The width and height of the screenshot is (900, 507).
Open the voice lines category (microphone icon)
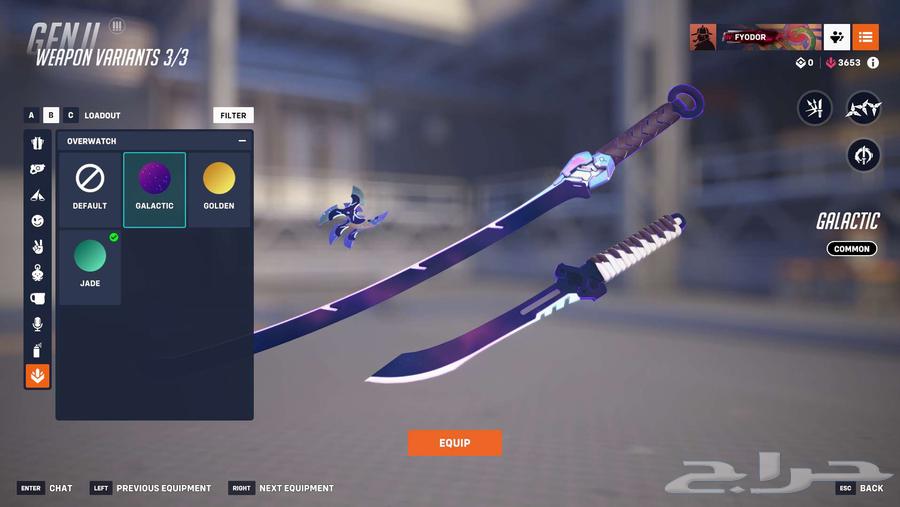38,324
